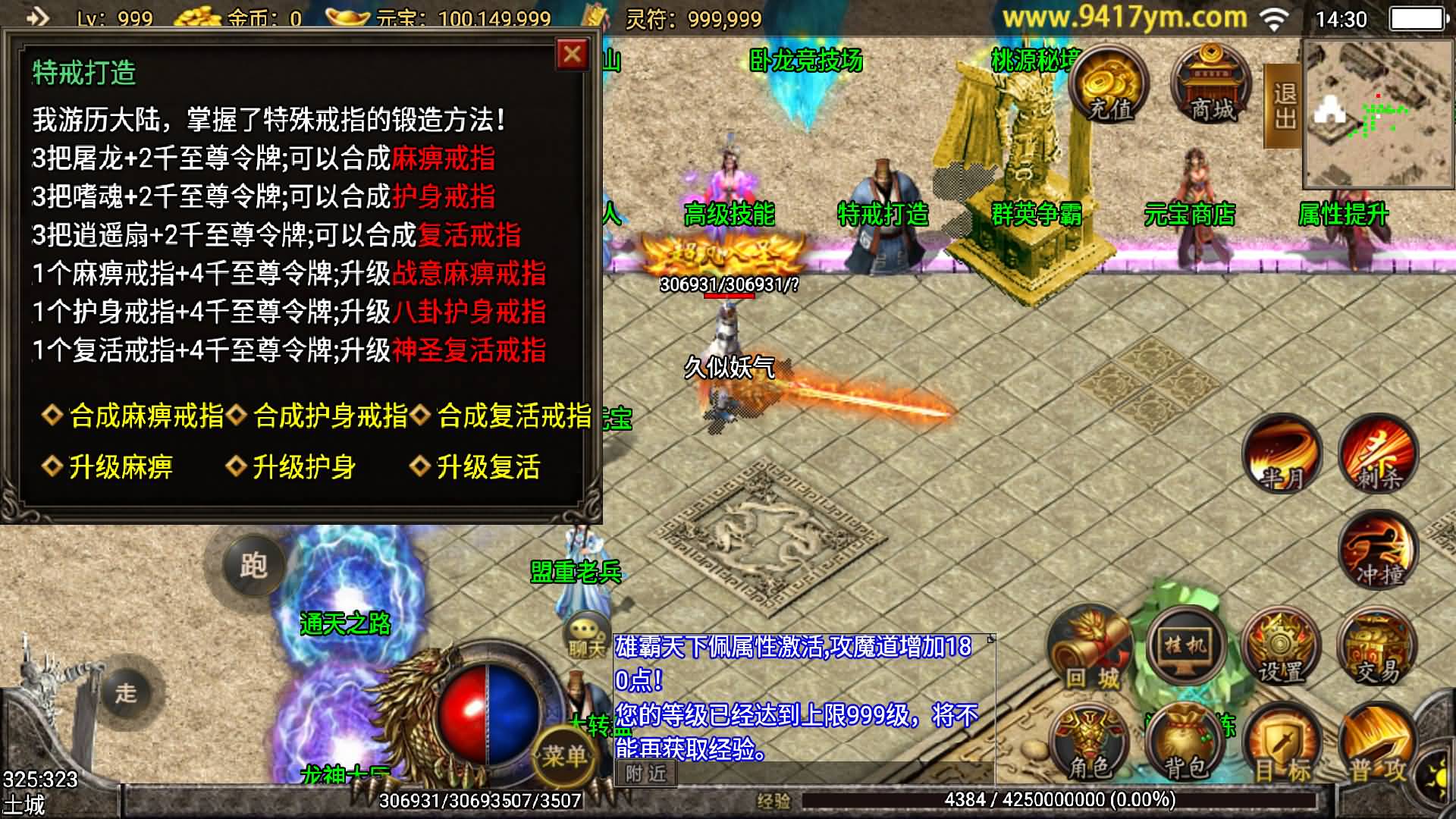Open the 充值 recharge icon
This screenshot has width=1456, height=819.
1109,85
